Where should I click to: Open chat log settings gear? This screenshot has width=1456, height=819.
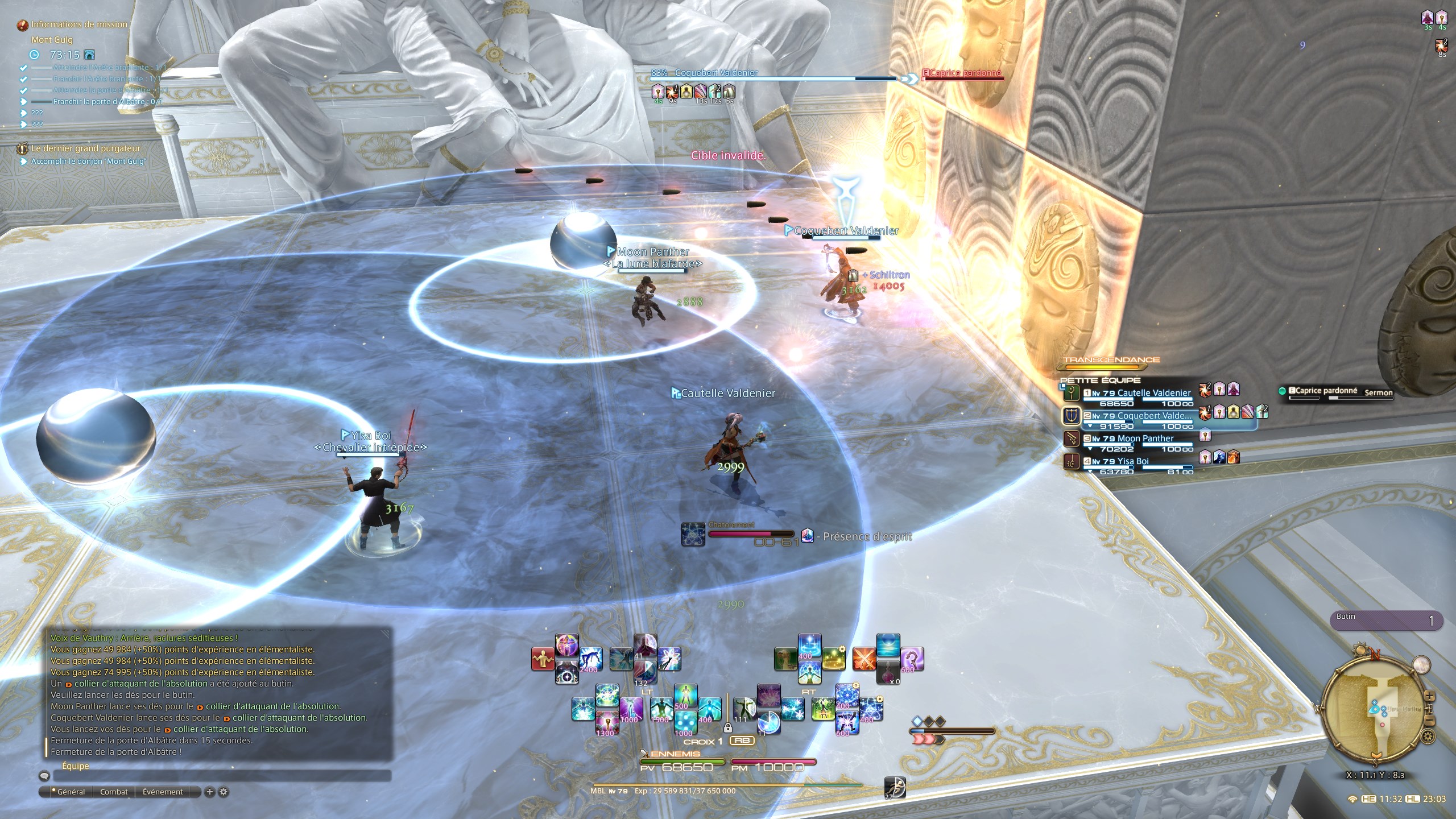pyautogui.click(x=224, y=792)
